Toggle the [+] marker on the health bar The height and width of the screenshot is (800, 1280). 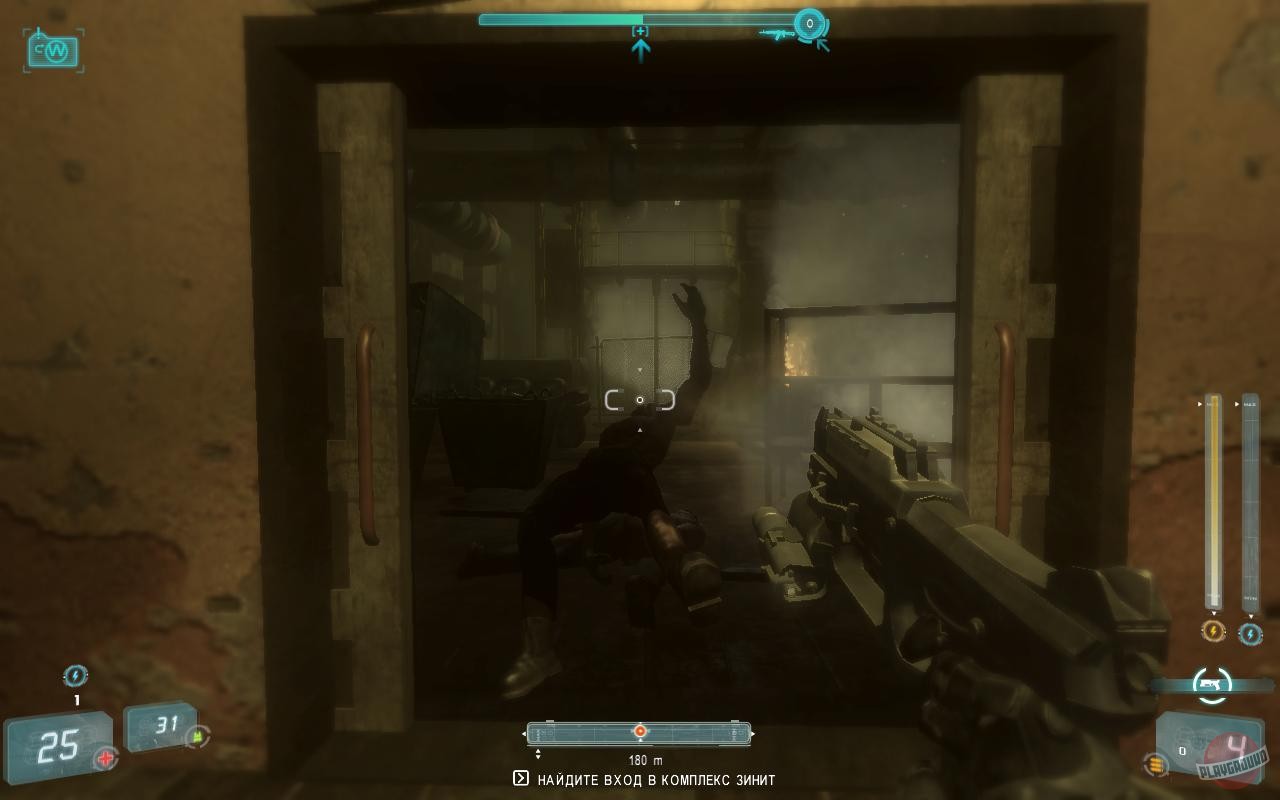tap(640, 31)
